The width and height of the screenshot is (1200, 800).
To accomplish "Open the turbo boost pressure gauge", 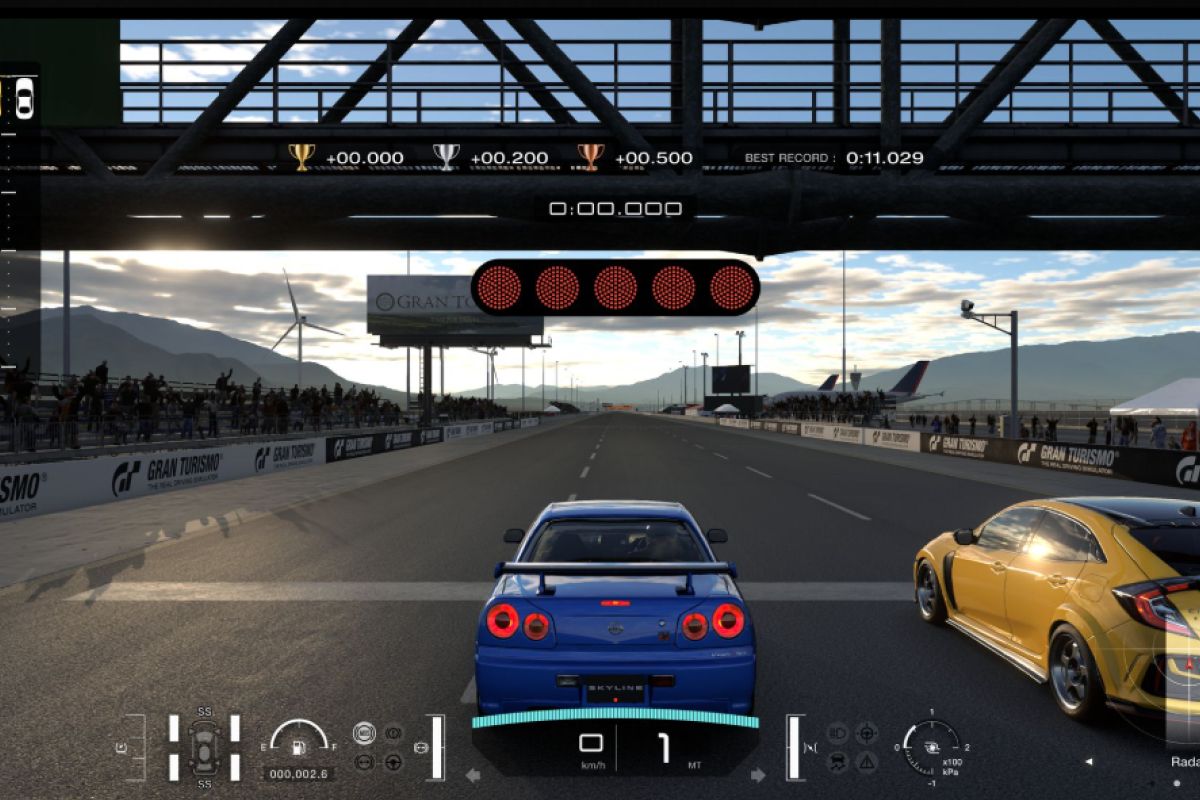I will click(931, 746).
